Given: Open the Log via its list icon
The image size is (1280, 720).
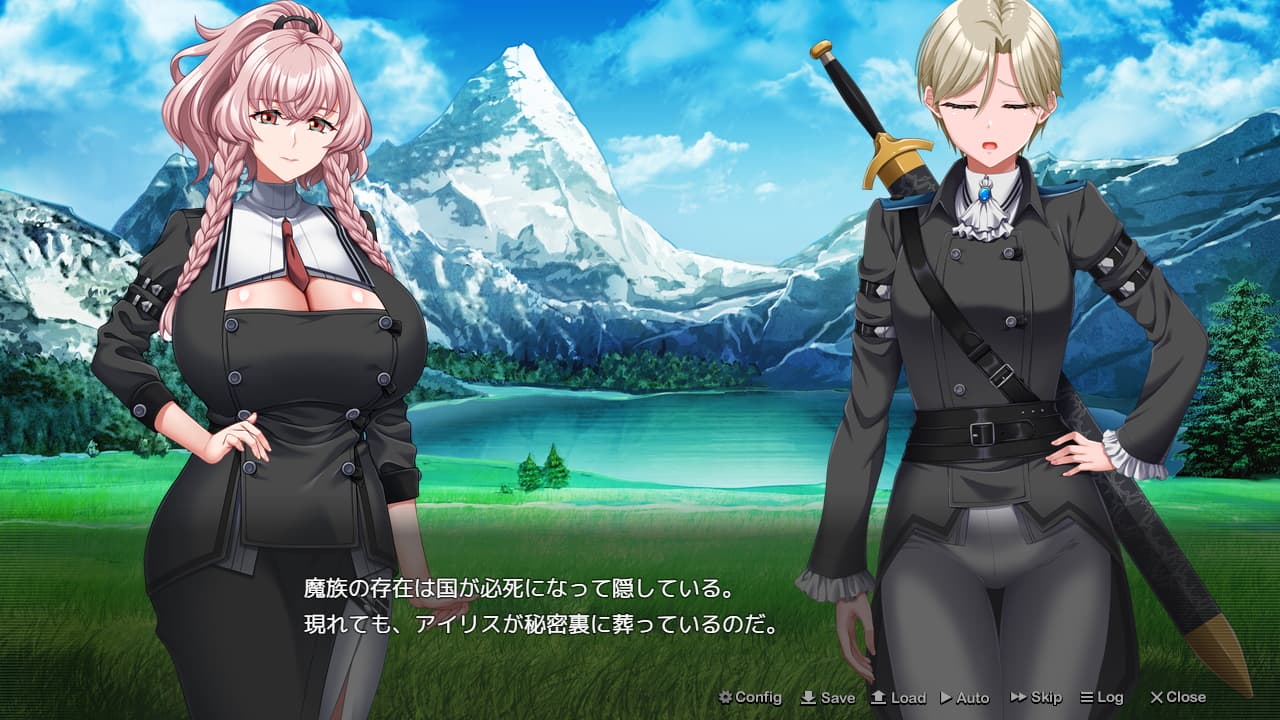Looking at the screenshot, I should pos(1087,698).
